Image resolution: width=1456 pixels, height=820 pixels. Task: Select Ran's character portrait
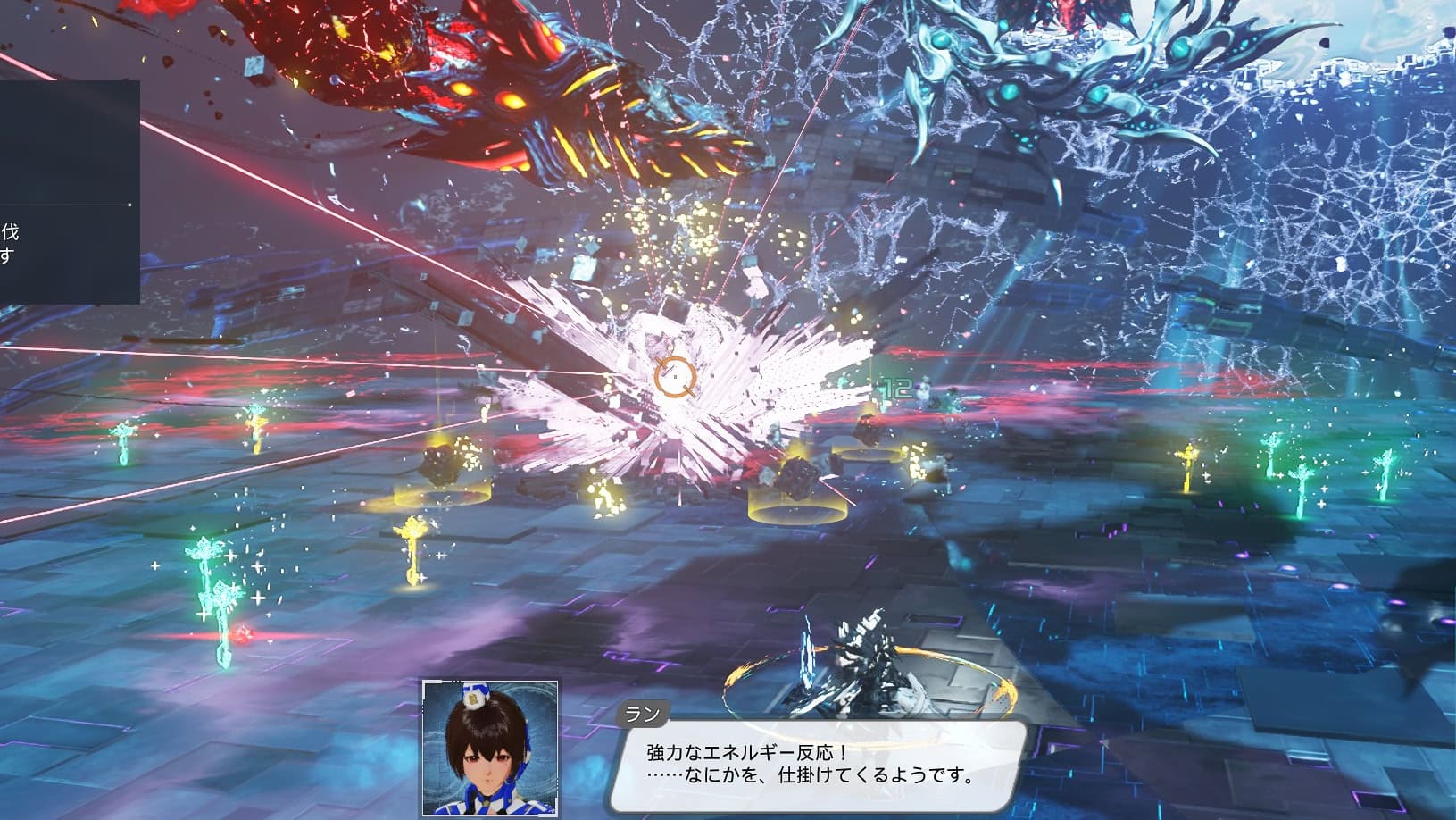coord(488,749)
